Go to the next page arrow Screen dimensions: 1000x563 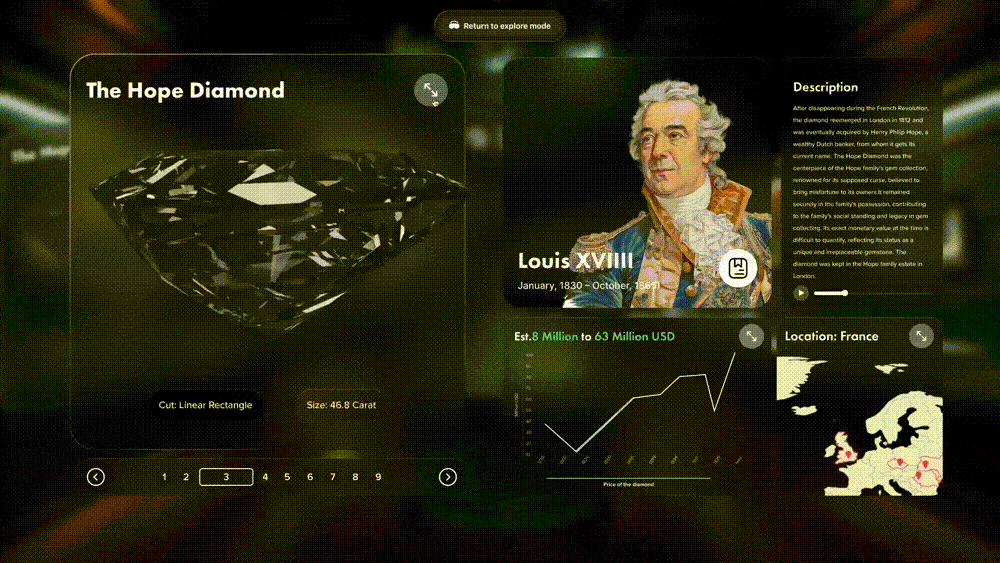pyautogui.click(x=448, y=477)
